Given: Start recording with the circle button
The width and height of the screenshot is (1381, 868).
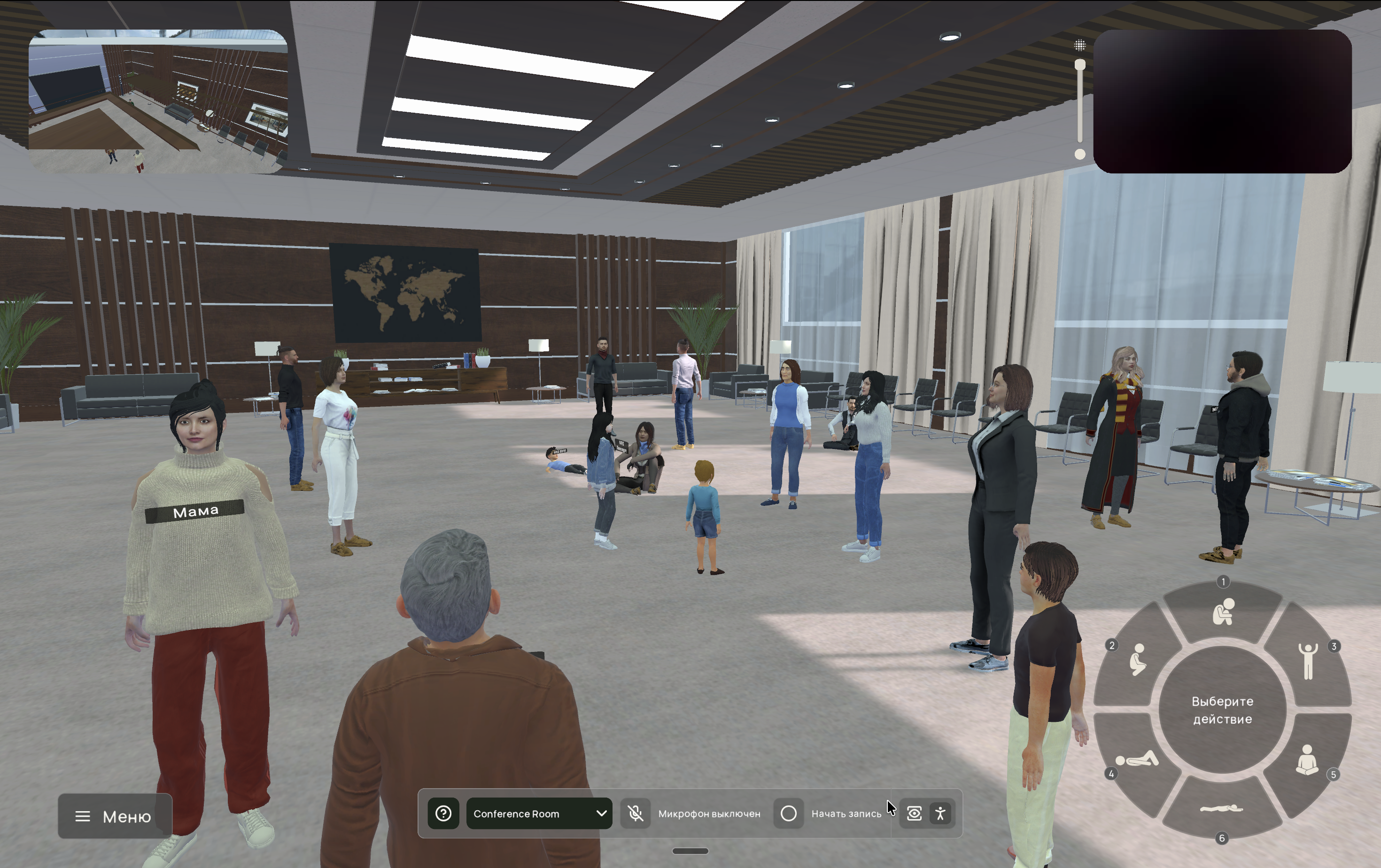Looking at the screenshot, I should (789, 813).
